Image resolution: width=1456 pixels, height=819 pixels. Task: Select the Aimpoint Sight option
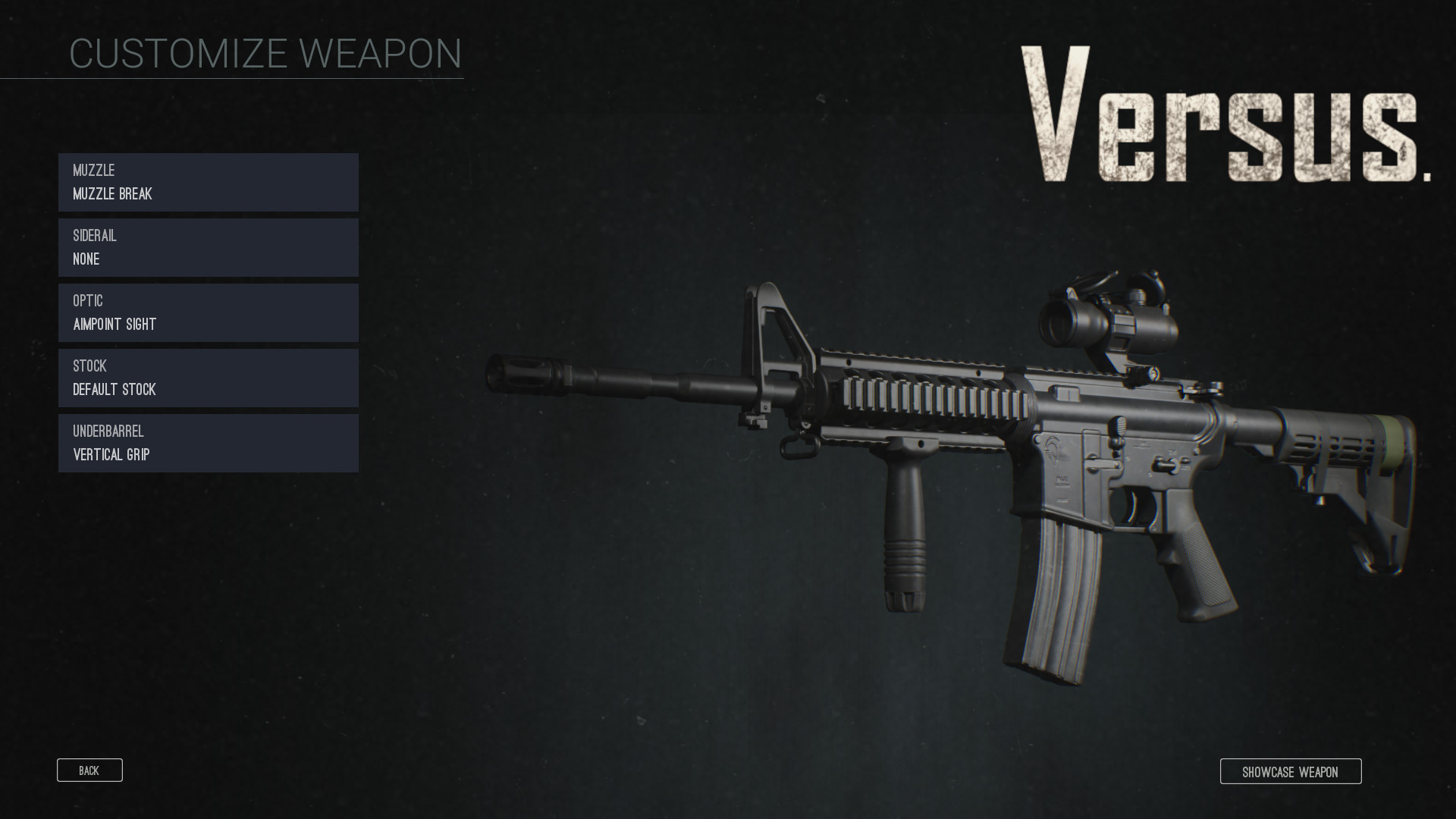tap(114, 324)
